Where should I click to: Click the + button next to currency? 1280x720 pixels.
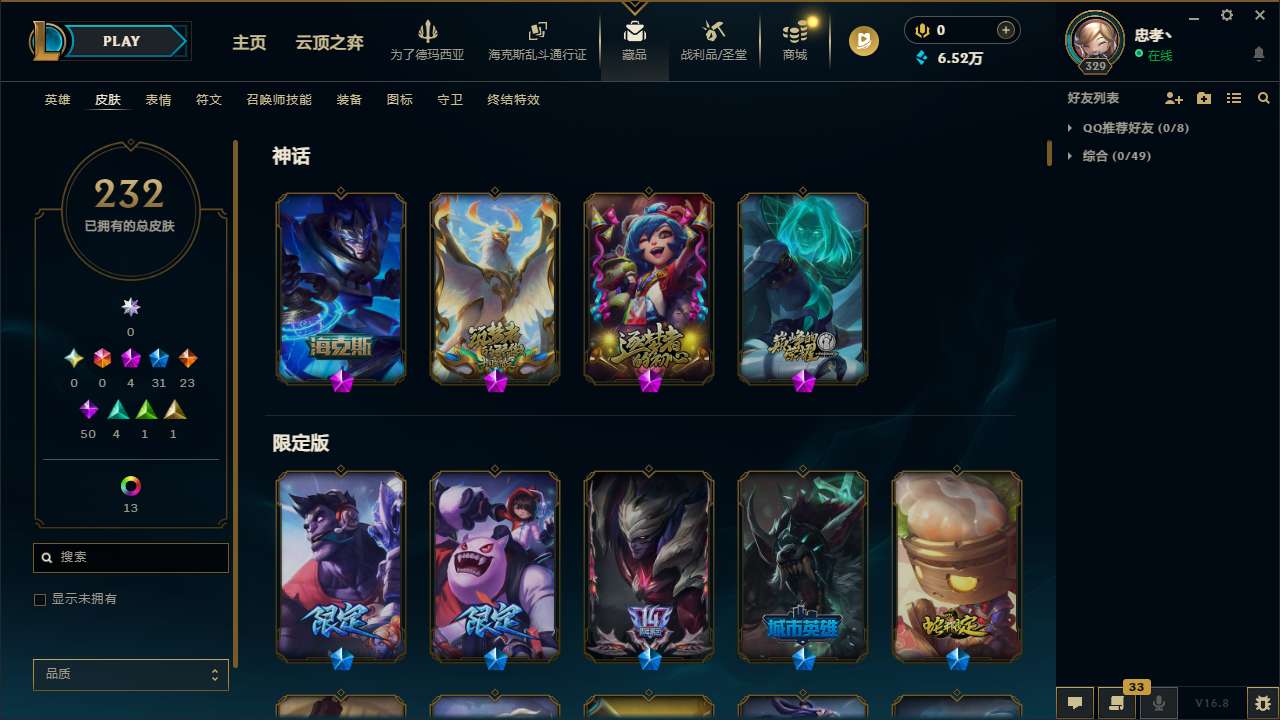[1004, 30]
